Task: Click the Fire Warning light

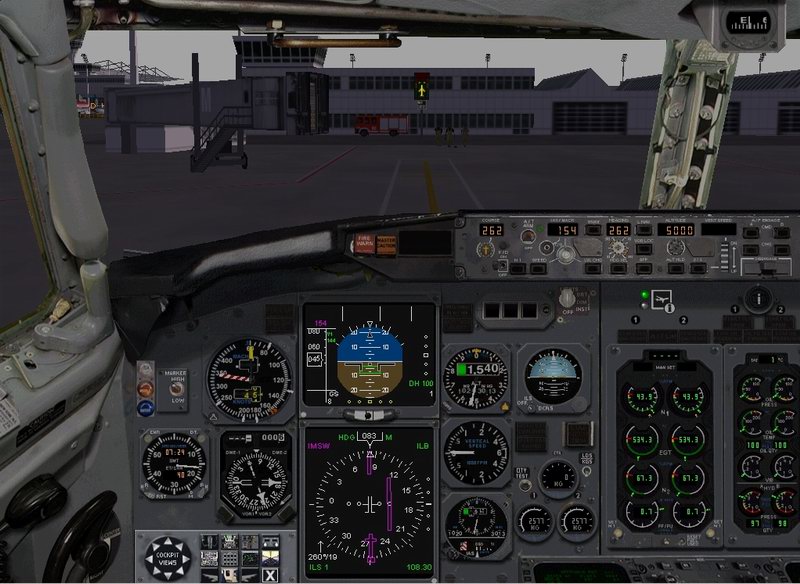Action: tap(363, 241)
